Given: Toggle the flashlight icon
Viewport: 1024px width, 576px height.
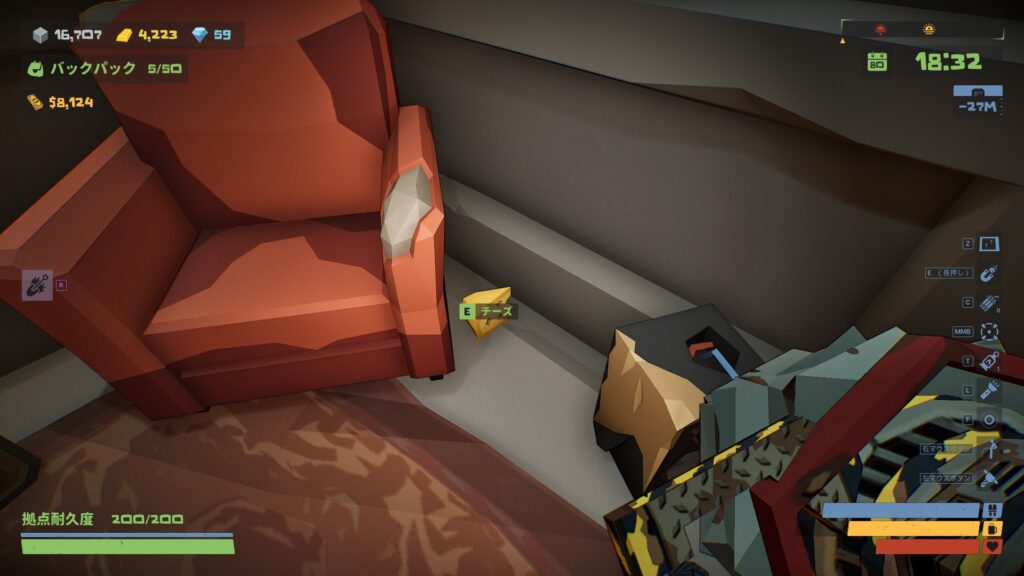Looking at the screenshot, I should 989,390.
